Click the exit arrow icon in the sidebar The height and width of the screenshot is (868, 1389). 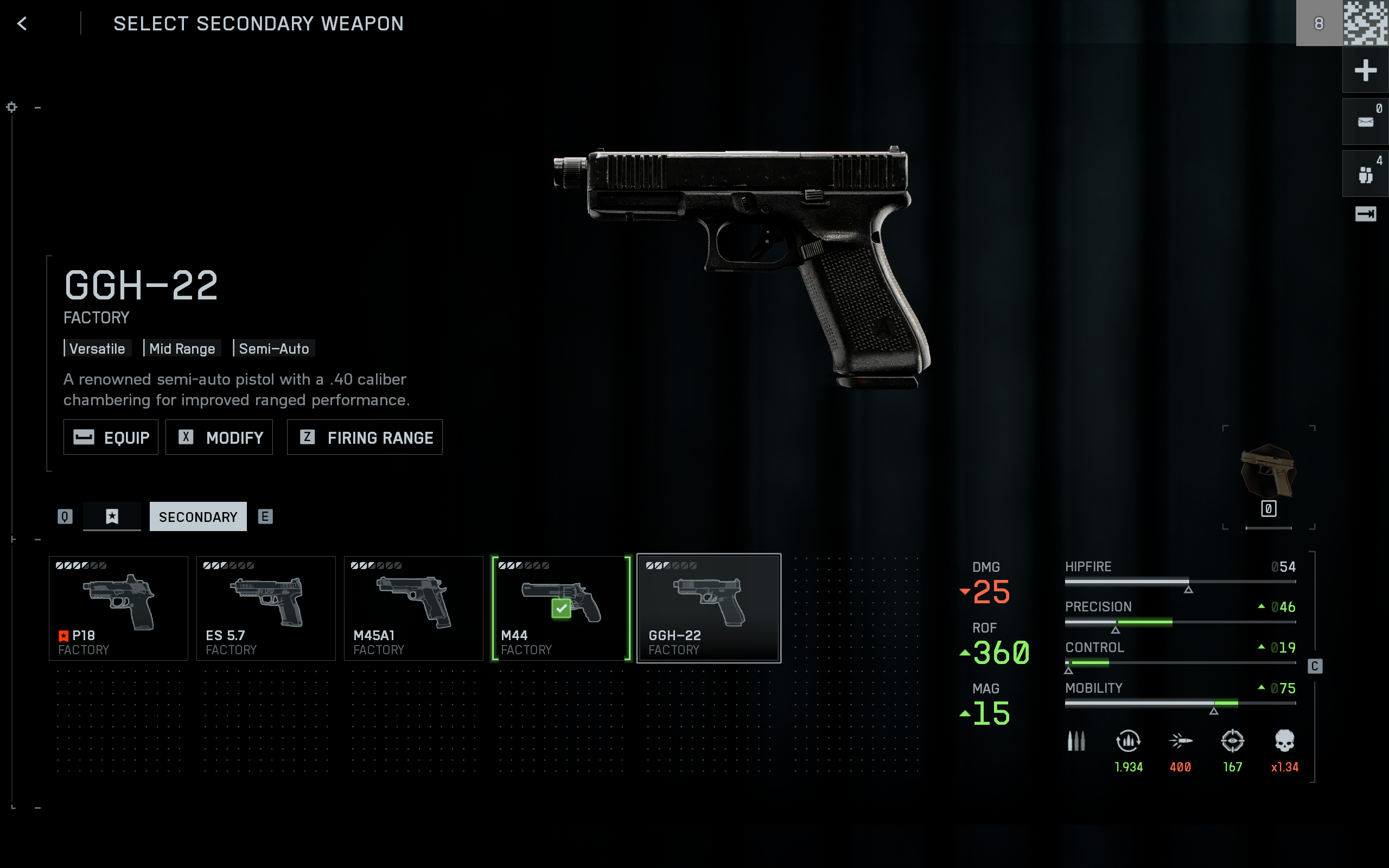tap(1367, 214)
